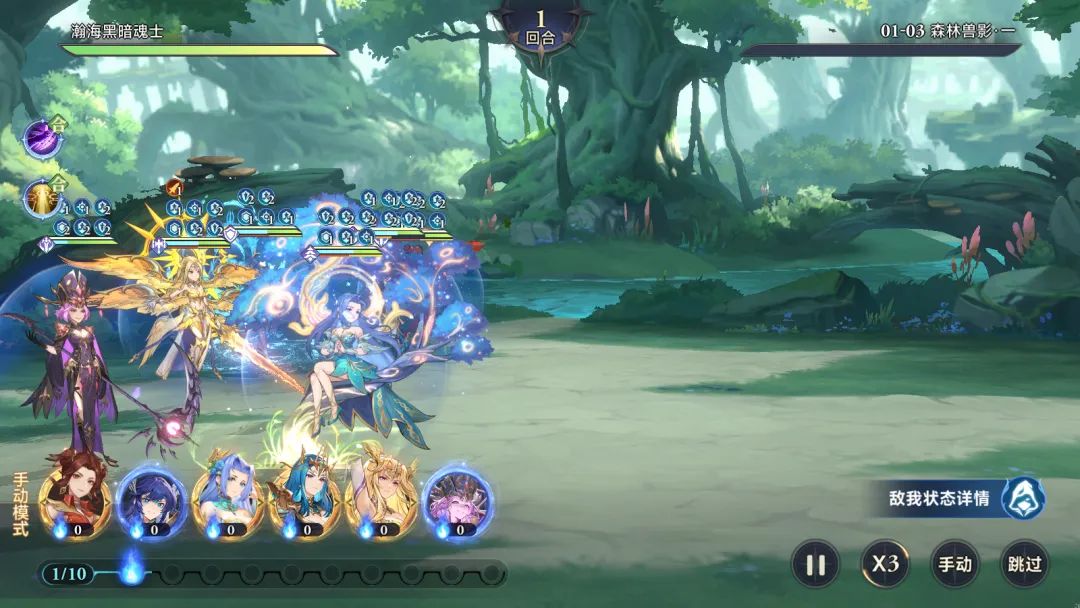Toggle the X3 battle speed
The width and height of the screenshot is (1080, 608).
click(885, 564)
